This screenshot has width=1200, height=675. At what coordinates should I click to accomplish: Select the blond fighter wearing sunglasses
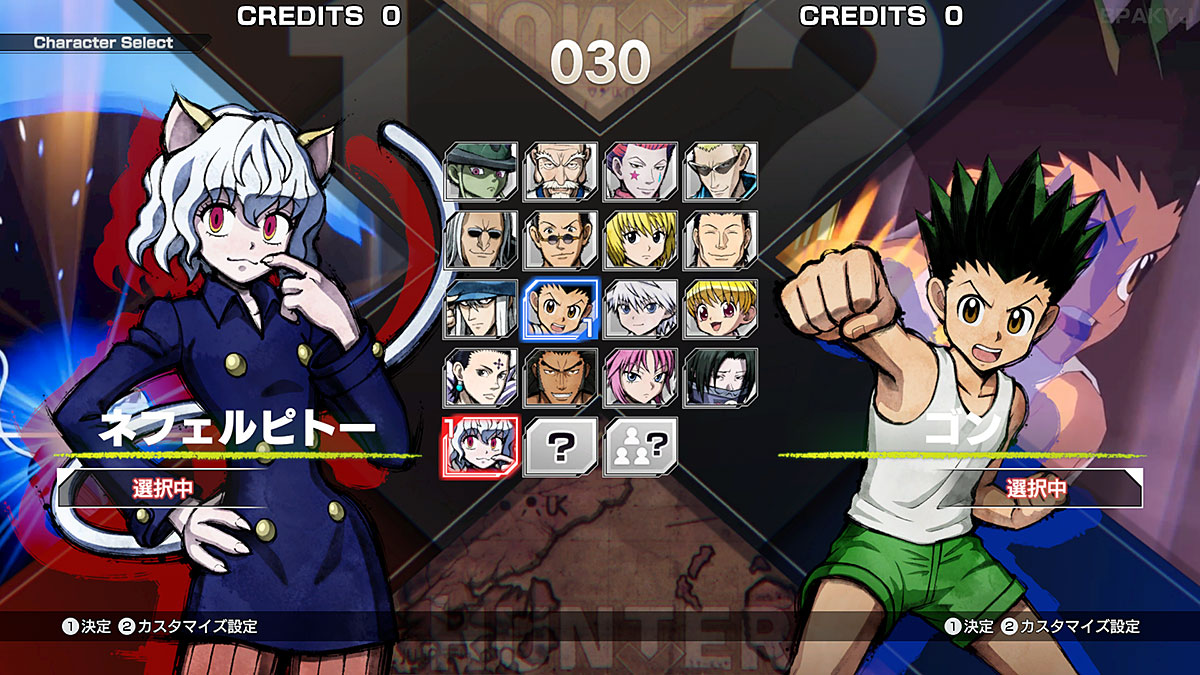[721, 171]
